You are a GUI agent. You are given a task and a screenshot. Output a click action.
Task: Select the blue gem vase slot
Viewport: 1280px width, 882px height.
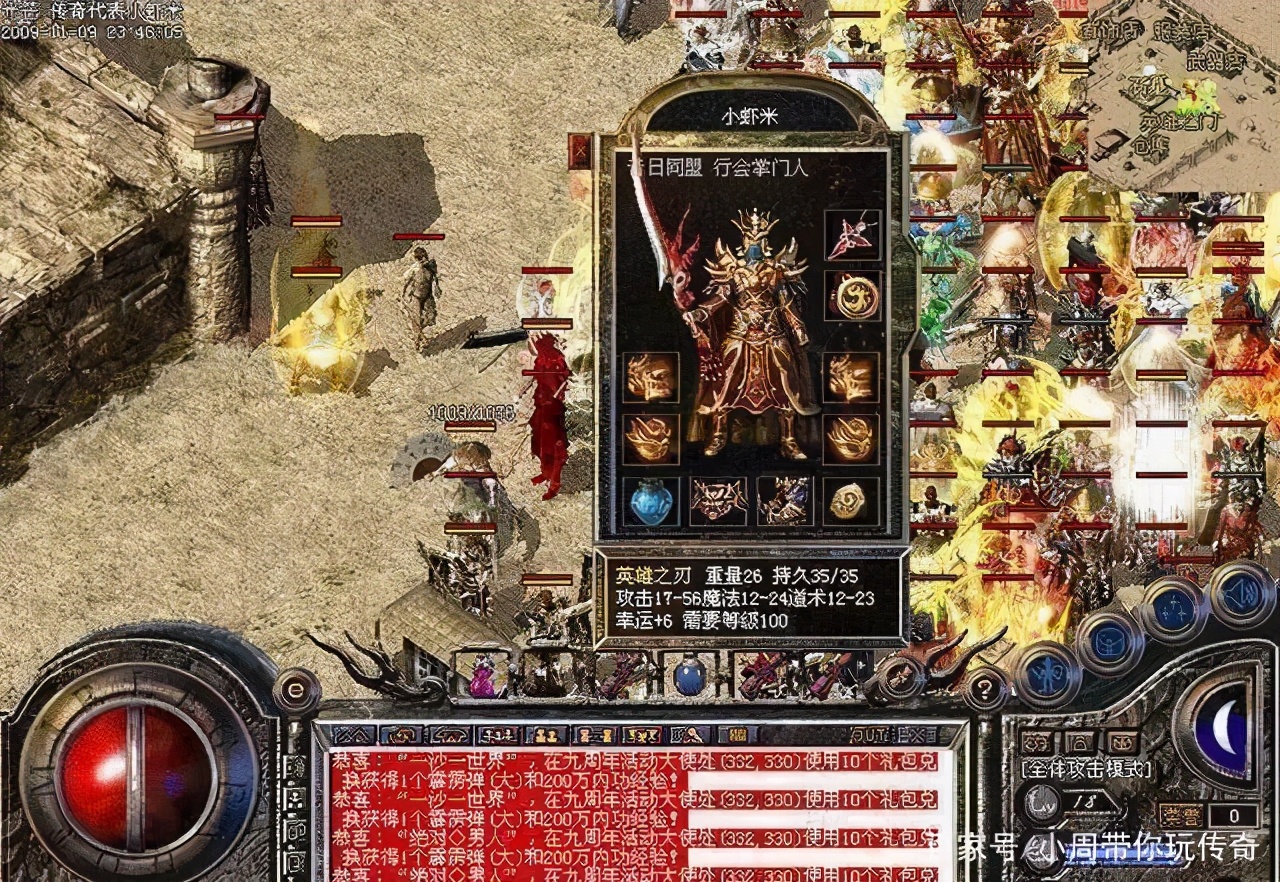(651, 500)
